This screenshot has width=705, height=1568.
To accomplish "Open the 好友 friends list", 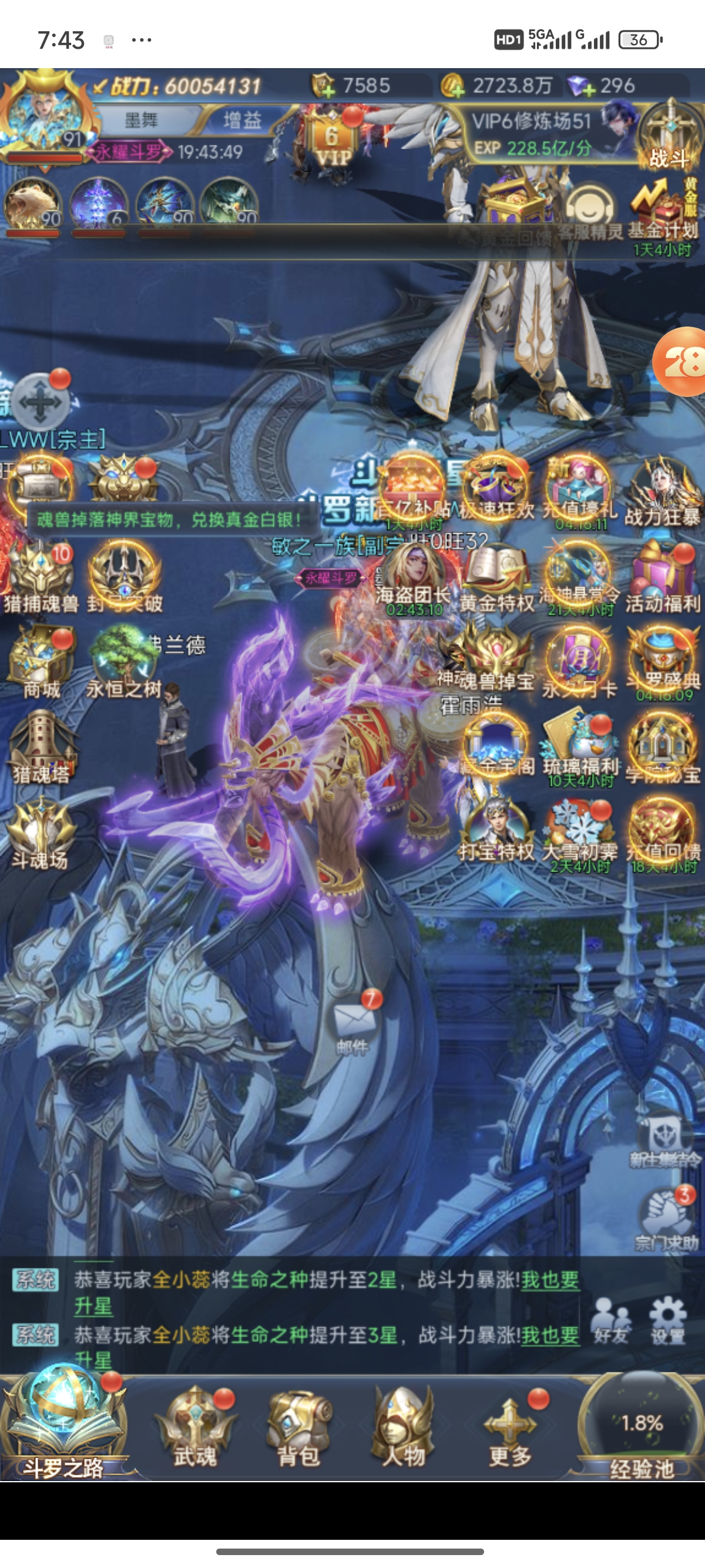I will coord(611,1320).
